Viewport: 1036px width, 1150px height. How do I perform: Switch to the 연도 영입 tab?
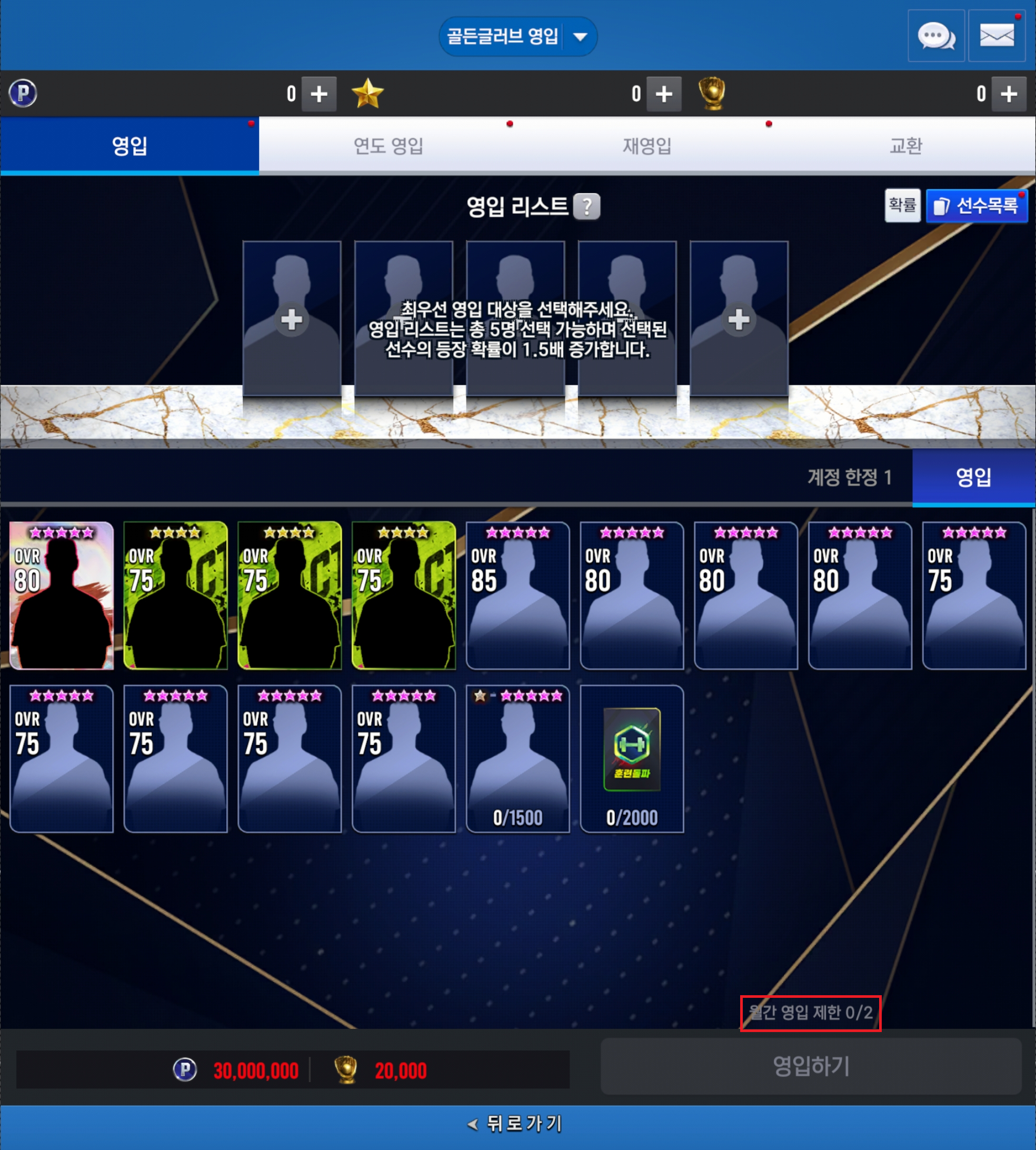[388, 146]
